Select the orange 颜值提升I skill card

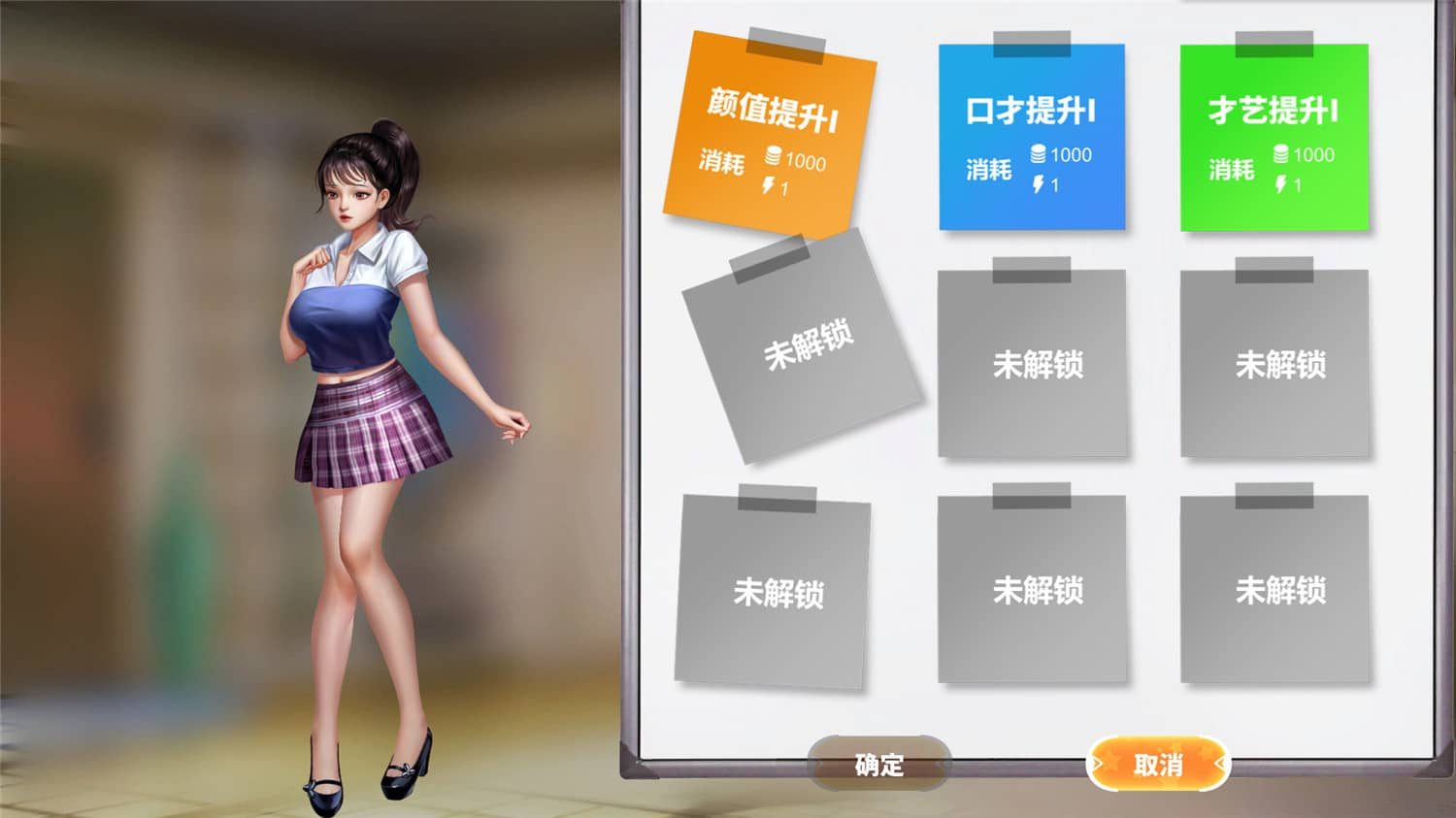tap(775, 136)
